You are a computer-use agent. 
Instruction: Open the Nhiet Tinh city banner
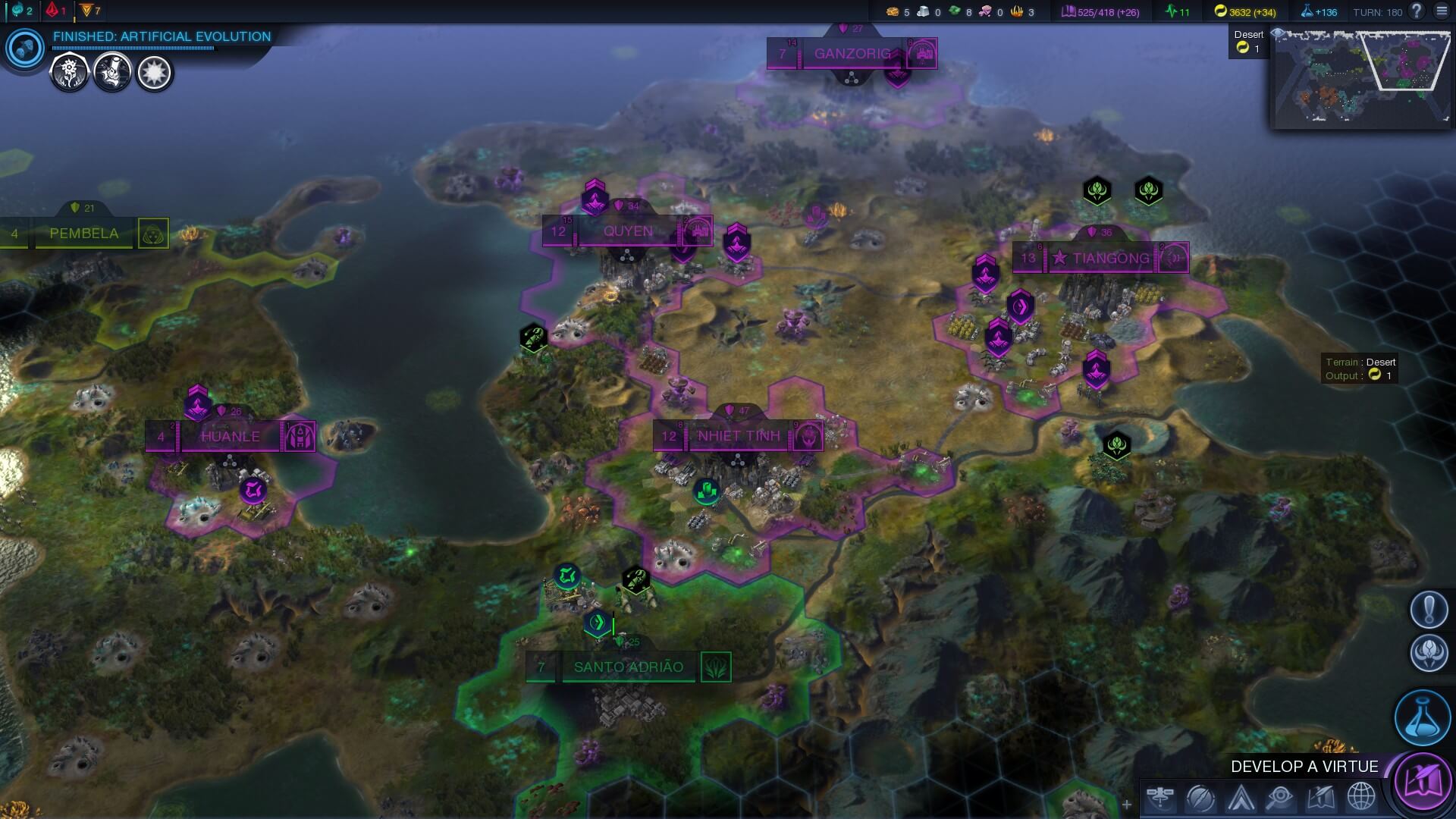click(737, 436)
